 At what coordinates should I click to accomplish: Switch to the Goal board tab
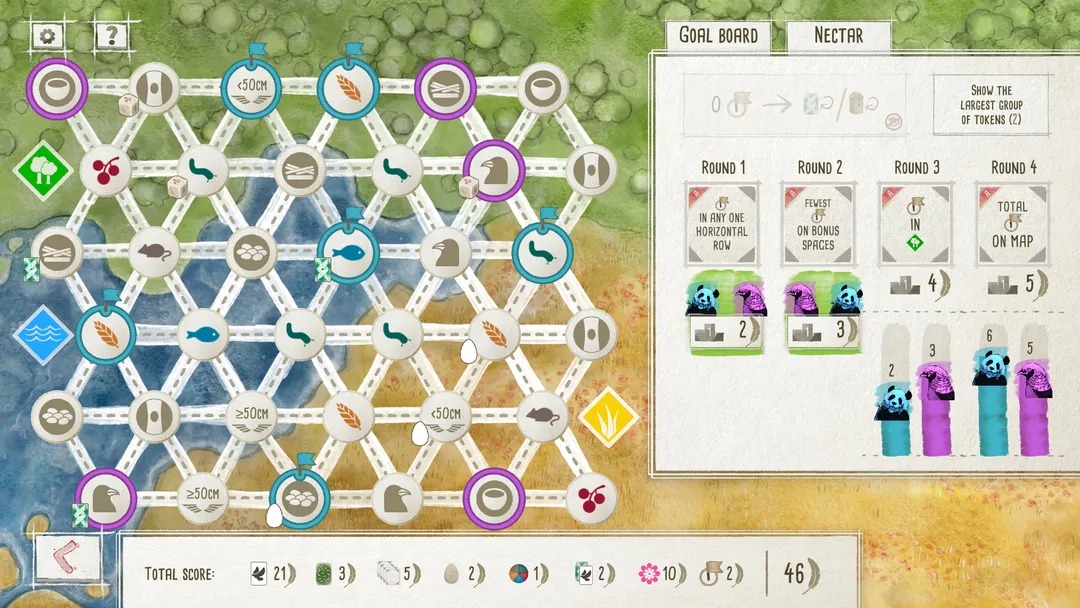pyautogui.click(x=718, y=36)
